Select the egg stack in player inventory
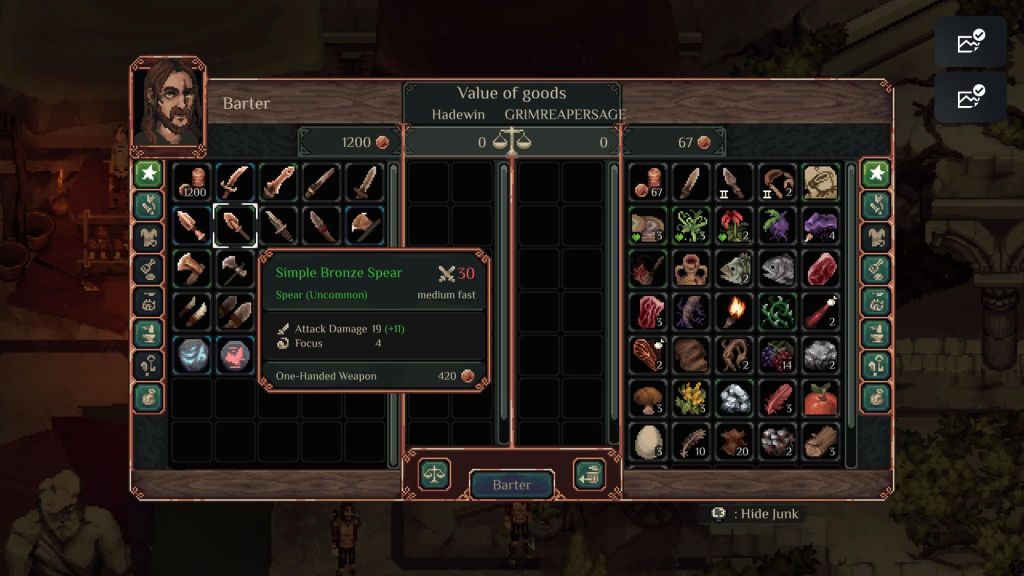Screen dimensions: 1024x576 coord(648,440)
